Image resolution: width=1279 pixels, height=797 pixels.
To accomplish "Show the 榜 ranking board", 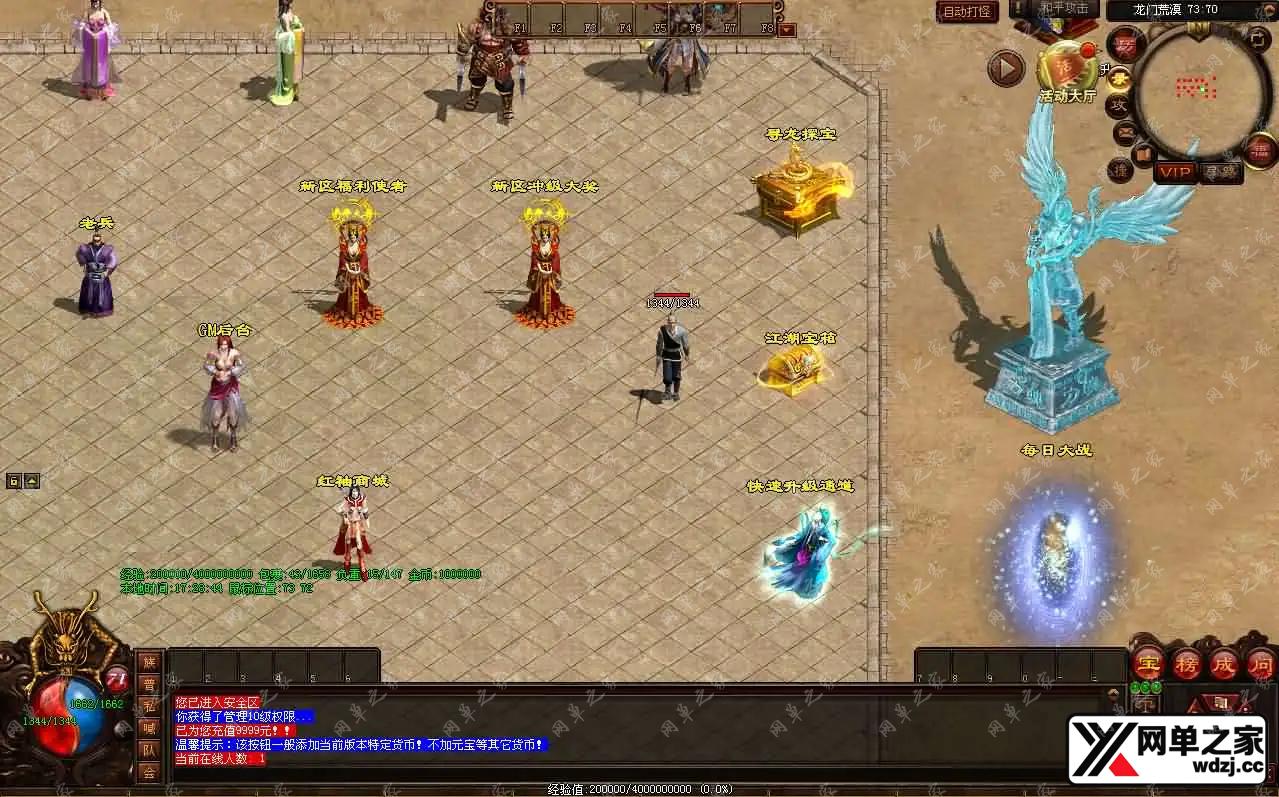I will click(x=1186, y=662).
